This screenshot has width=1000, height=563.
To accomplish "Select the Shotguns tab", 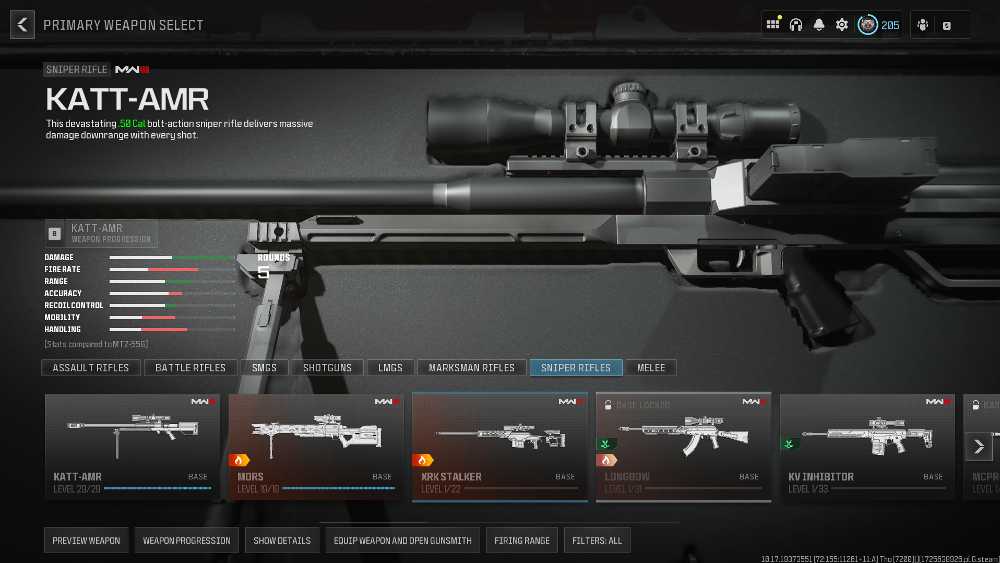I will [327, 368].
